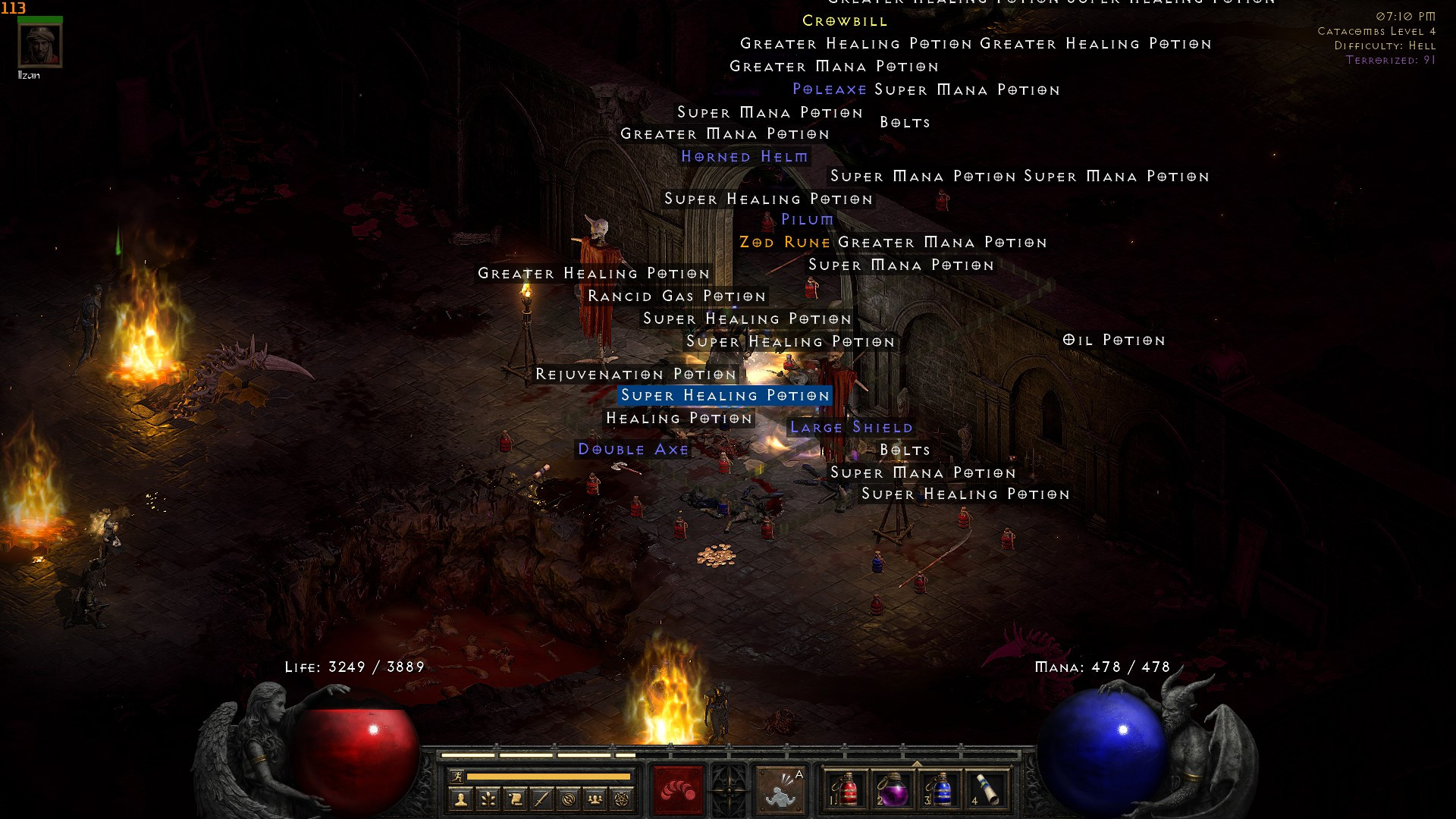Open the Skill Tree button
Screen dimensions: 1456x819
coord(488,799)
